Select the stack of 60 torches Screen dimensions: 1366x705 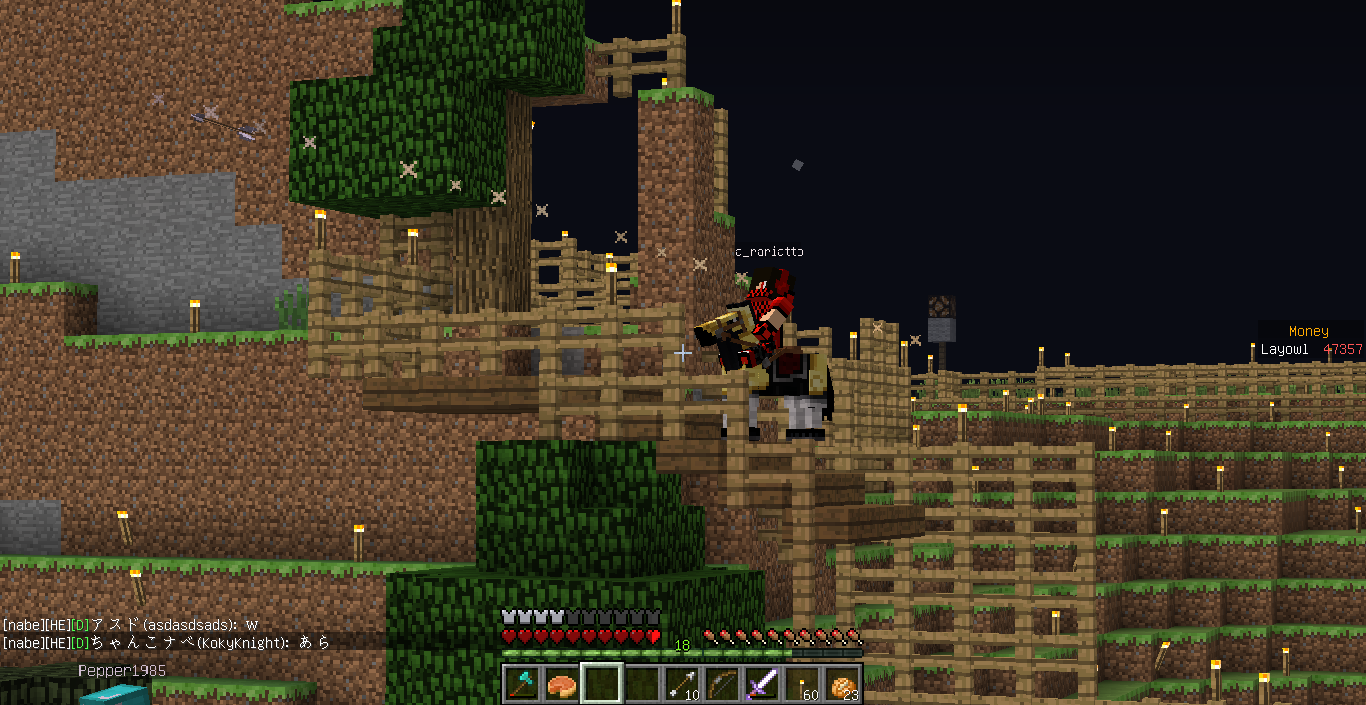[x=802, y=684]
